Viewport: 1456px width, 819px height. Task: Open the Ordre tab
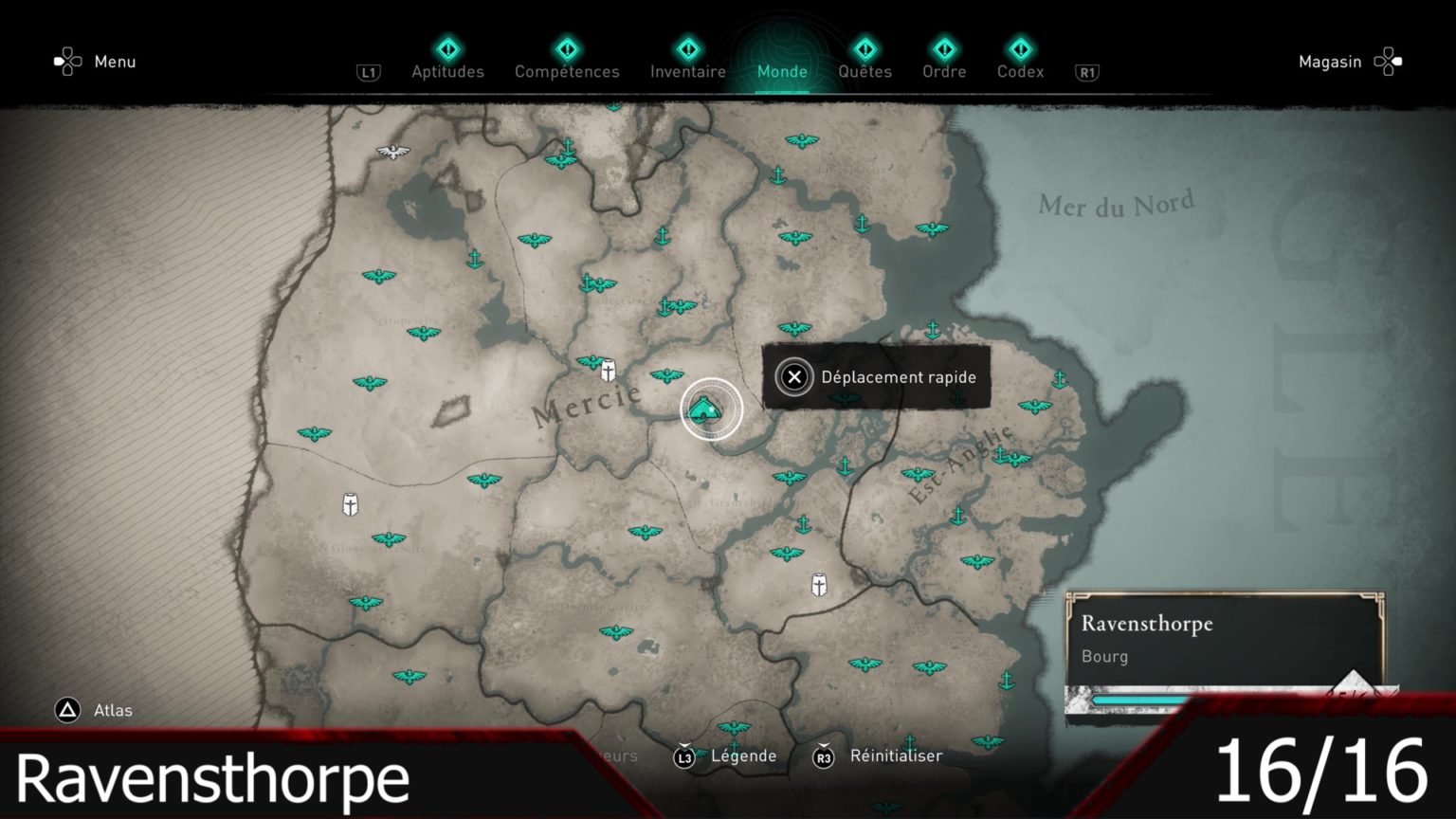(x=944, y=61)
